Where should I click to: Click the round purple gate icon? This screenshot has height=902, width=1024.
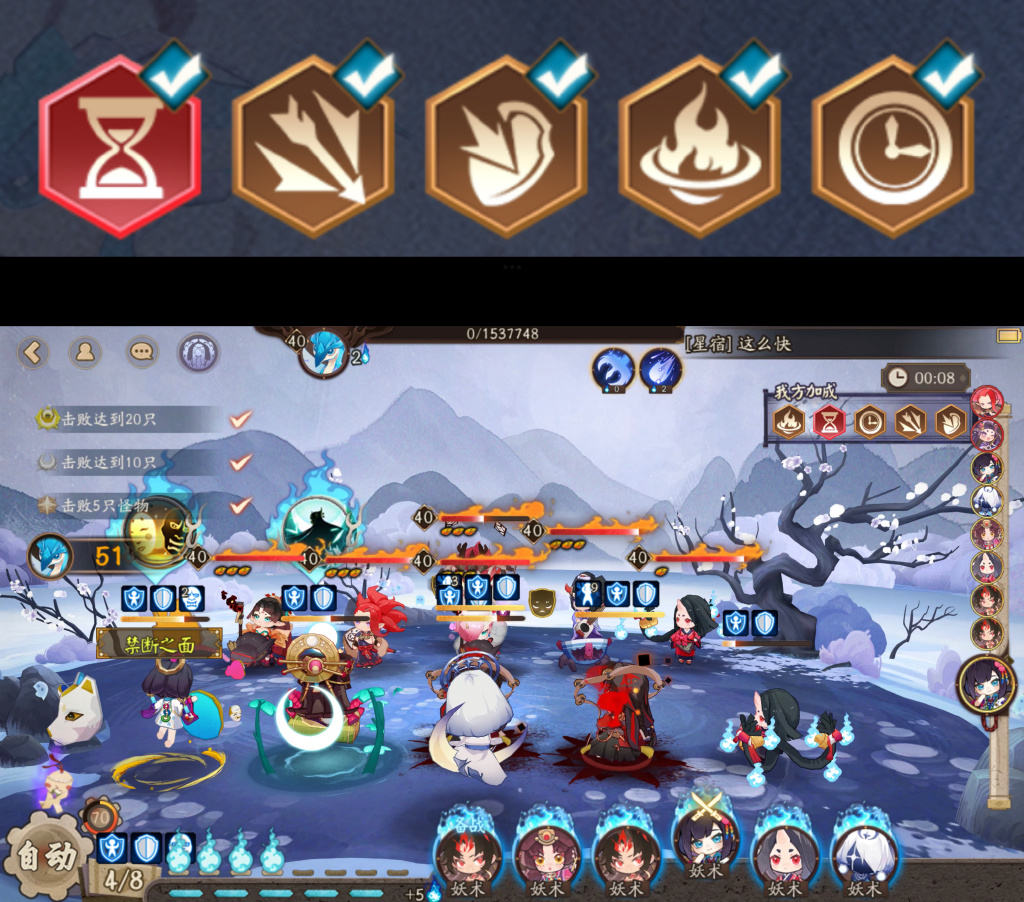click(x=198, y=352)
